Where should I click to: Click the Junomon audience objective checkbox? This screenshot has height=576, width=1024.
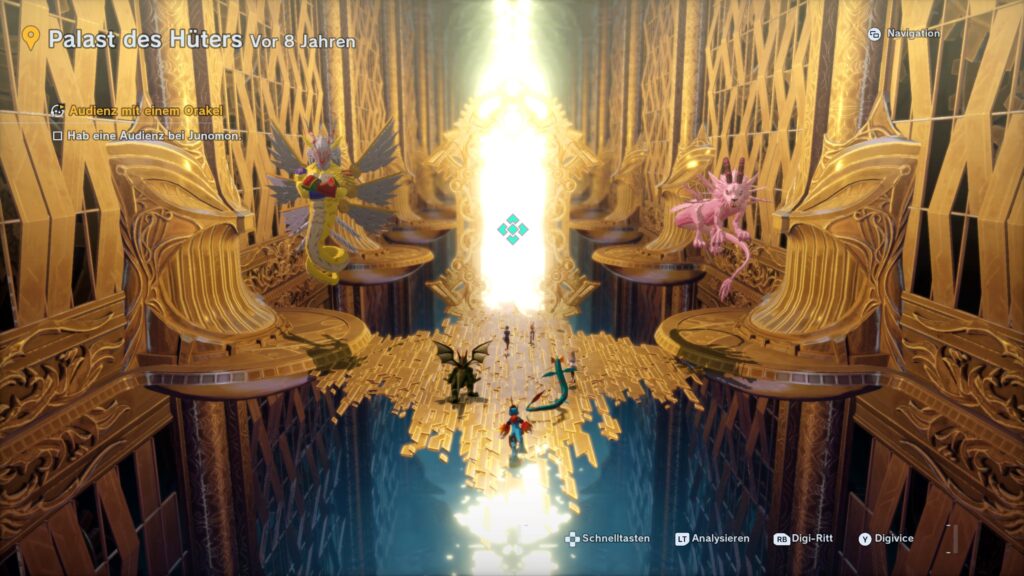(57, 135)
